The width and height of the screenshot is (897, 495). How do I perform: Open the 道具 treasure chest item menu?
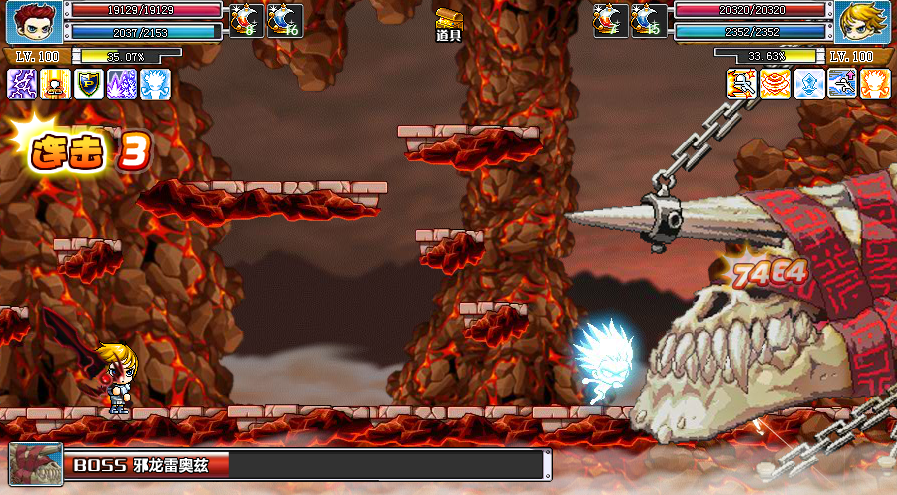(449, 22)
